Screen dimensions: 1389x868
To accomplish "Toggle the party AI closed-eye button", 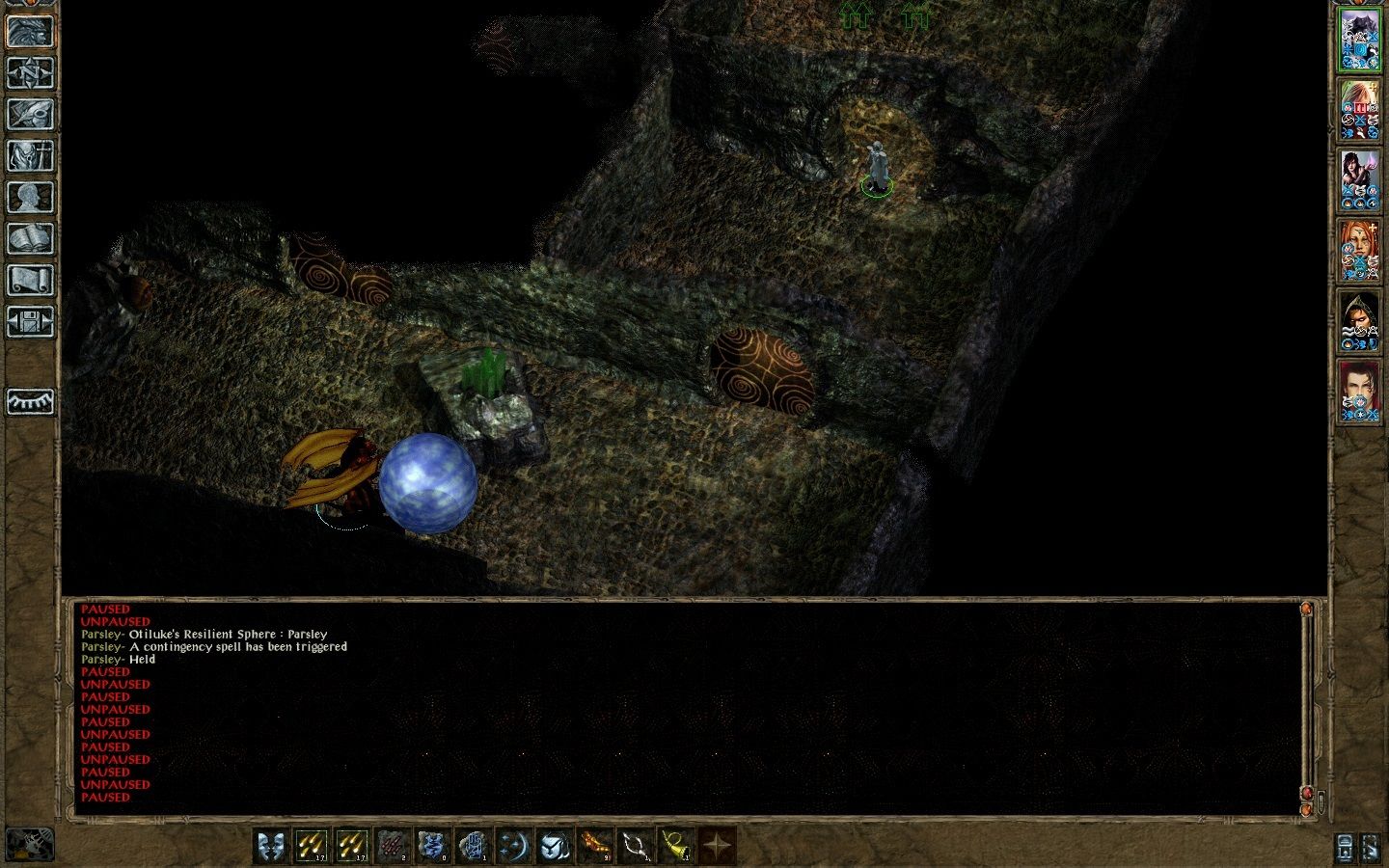I will (x=30, y=401).
